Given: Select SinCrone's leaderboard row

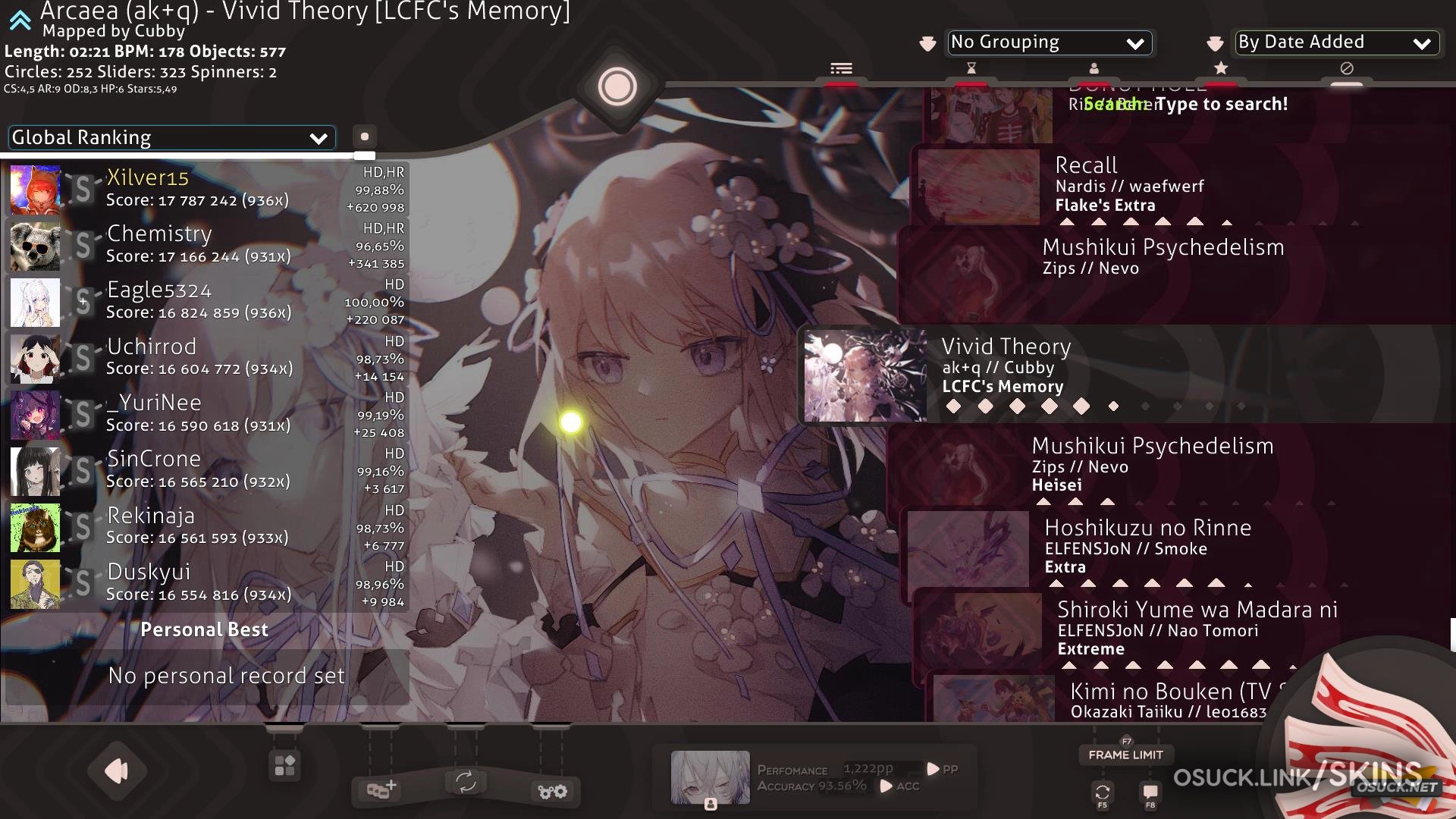Looking at the screenshot, I should click(206, 470).
